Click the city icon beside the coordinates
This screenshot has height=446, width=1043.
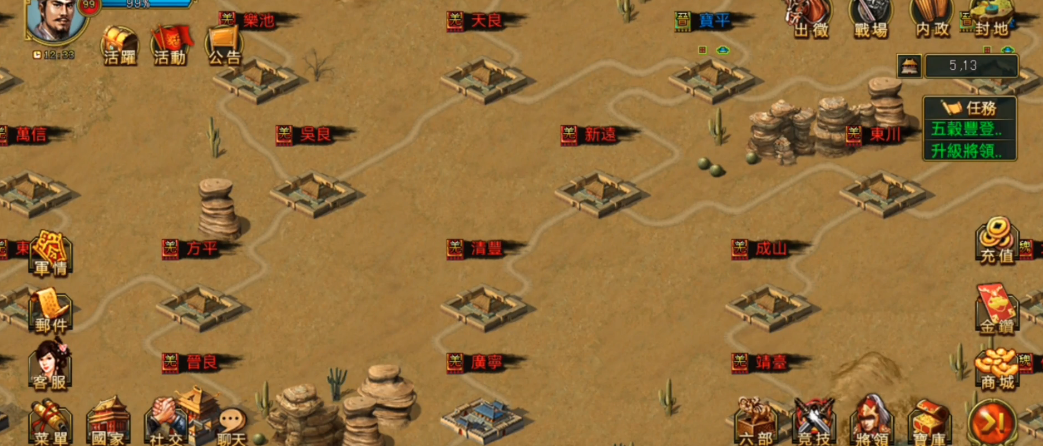(909, 66)
